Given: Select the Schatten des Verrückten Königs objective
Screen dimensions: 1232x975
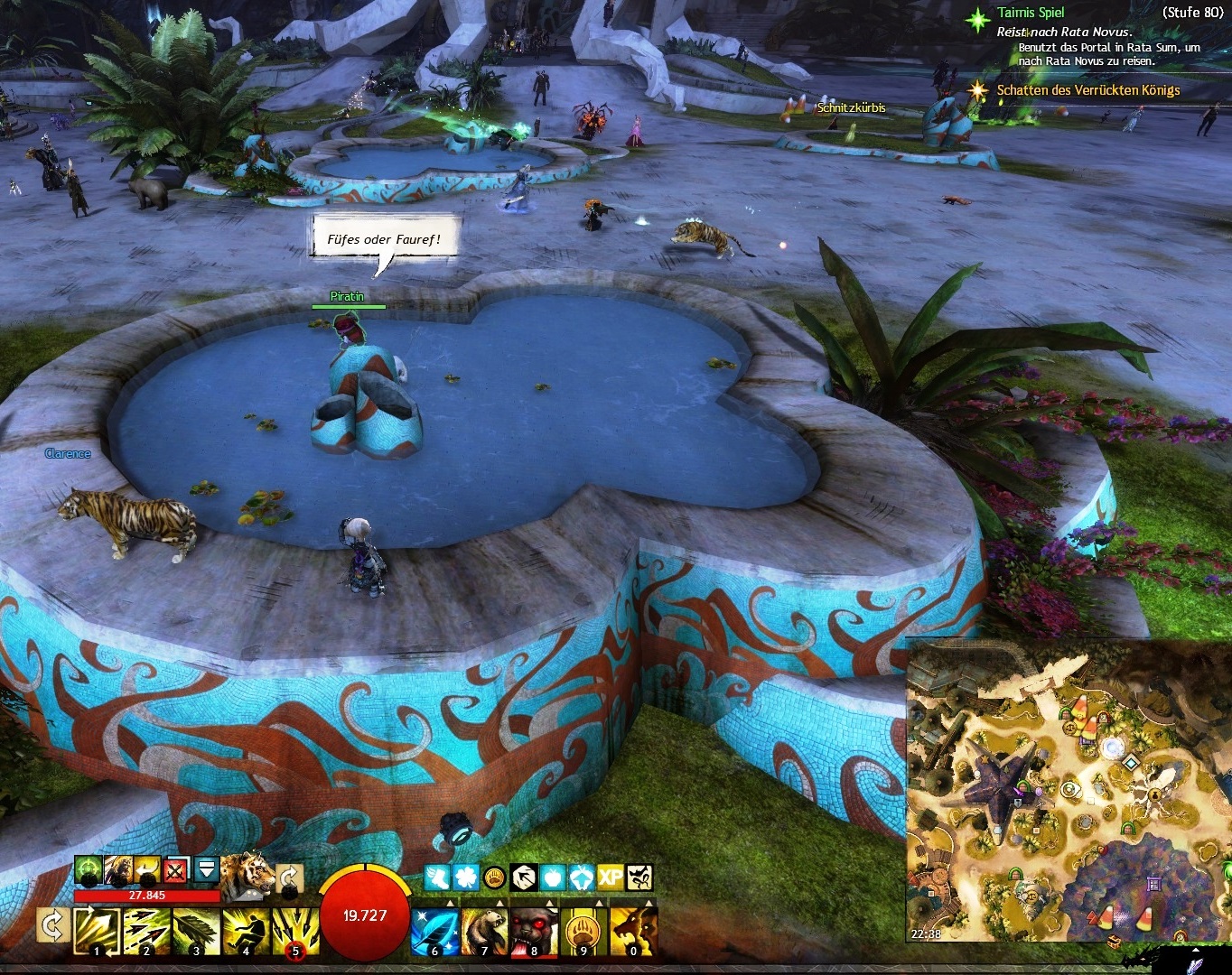Looking at the screenshot, I should [x=1087, y=90].
